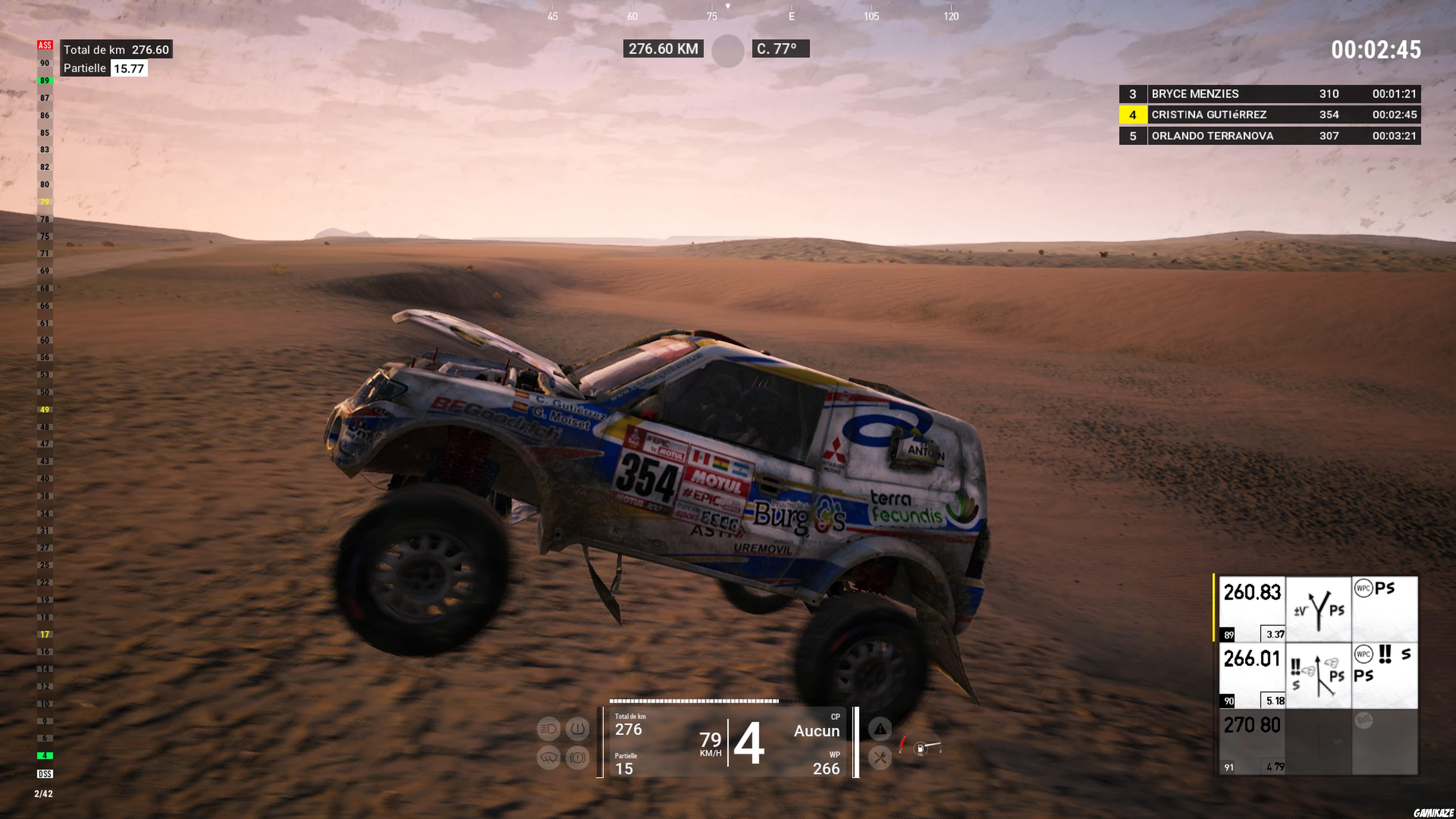Screen dimensions: 1456x819
Task: Toggle the headlights icon
Action: (x=549, y=728)
